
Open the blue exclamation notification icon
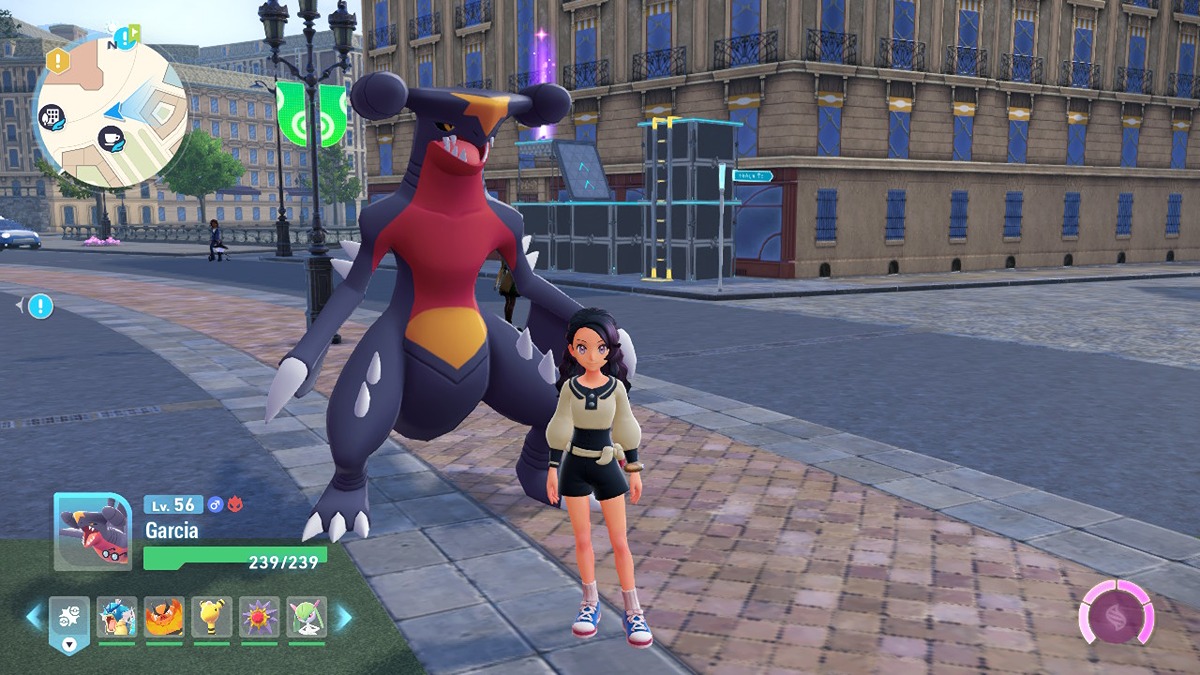click(40, 306)
